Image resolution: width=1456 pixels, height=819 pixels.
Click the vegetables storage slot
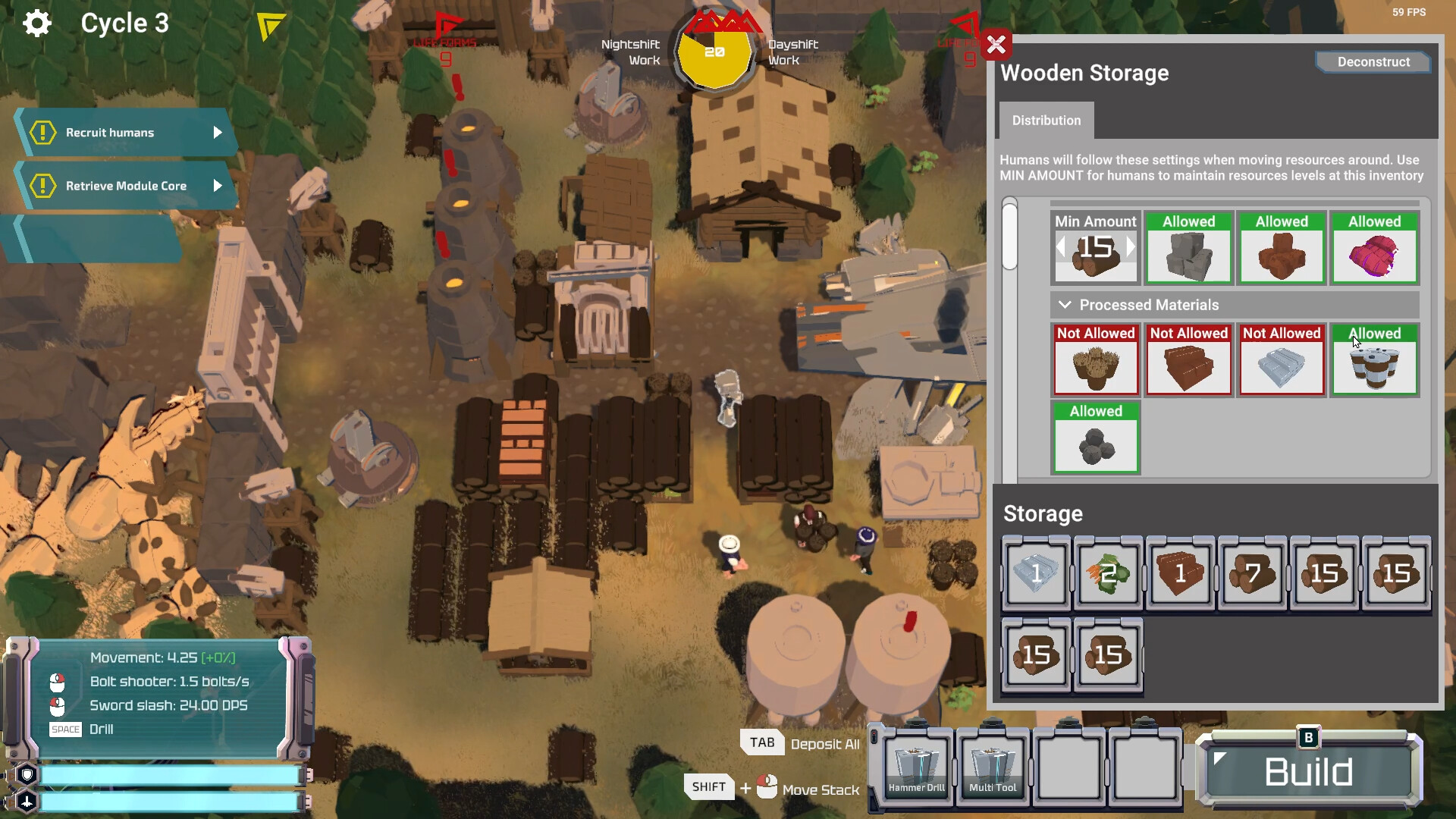click(x=1107, y=573)
